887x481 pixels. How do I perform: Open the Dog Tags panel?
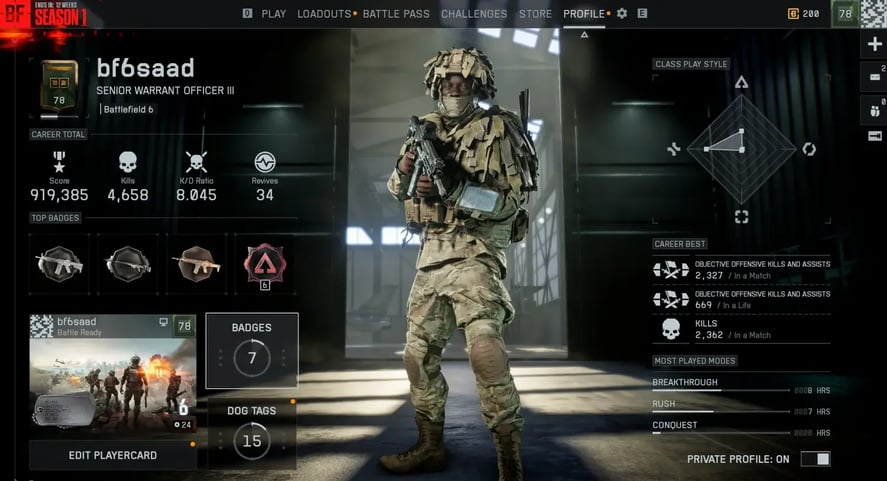252,433
